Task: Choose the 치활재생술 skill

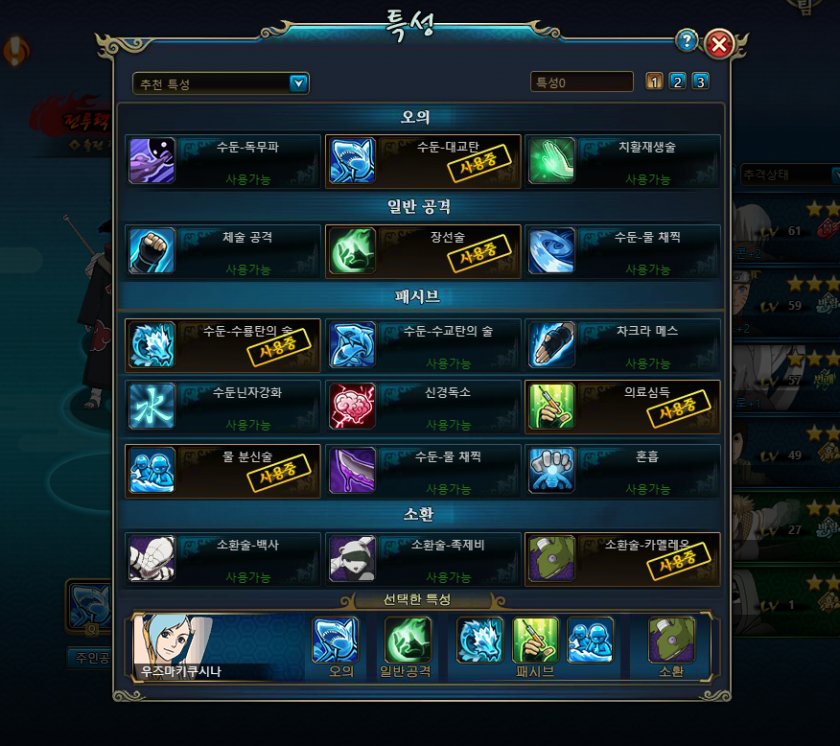Action: [622, 161]
